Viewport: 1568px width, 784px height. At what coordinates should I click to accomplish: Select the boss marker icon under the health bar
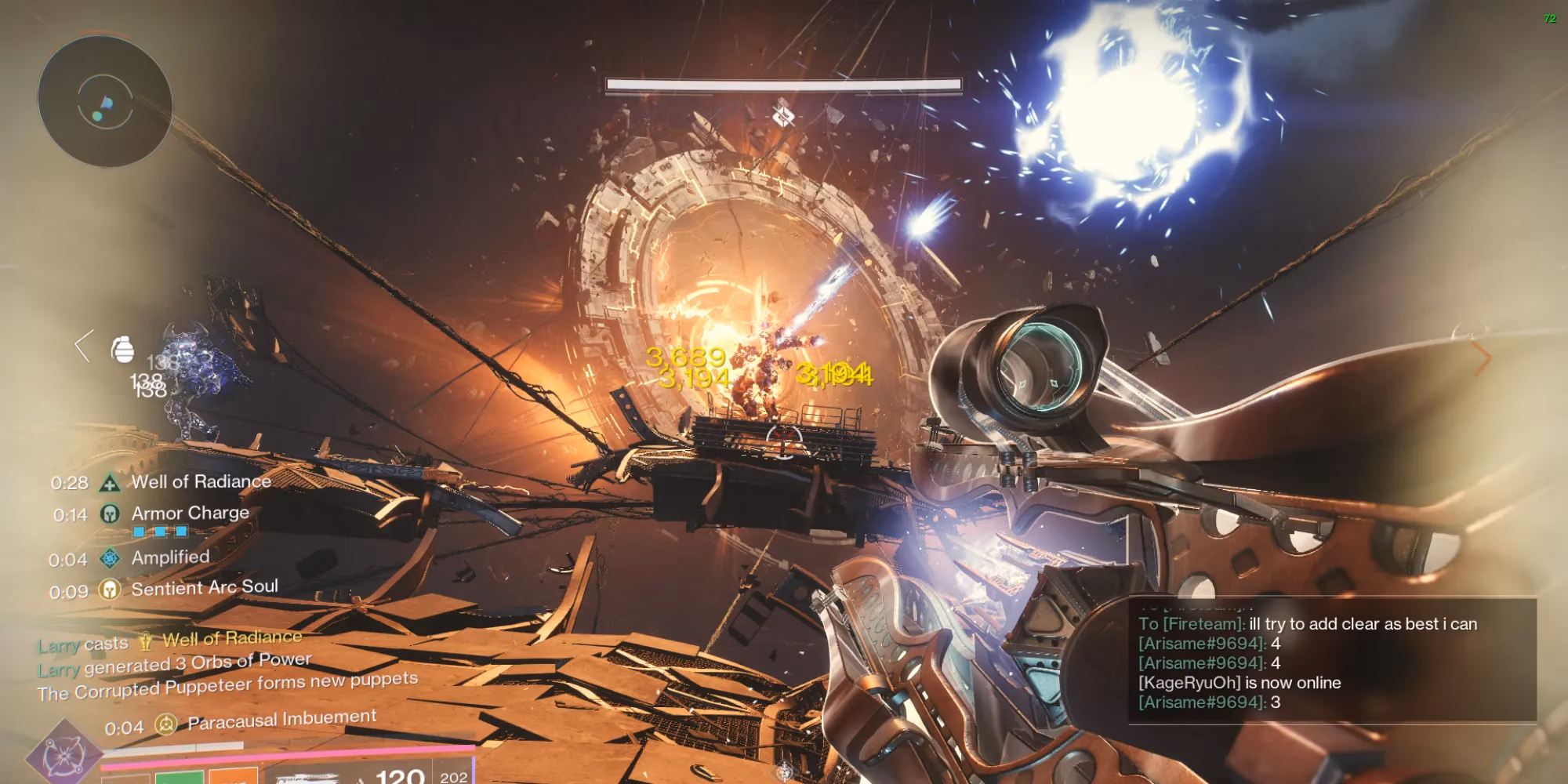(x=783, y=117)
